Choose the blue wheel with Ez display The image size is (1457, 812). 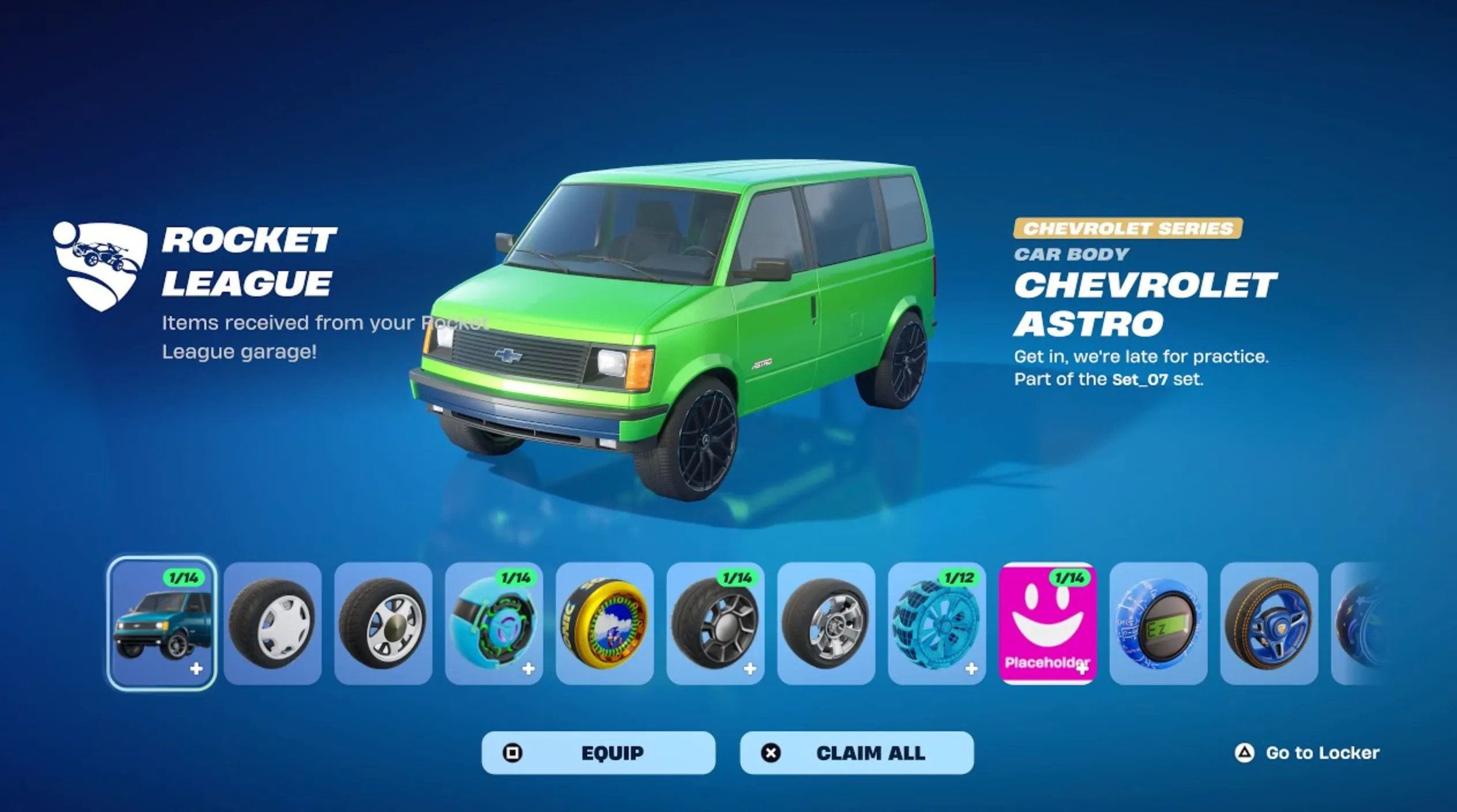coord(1158,623)
